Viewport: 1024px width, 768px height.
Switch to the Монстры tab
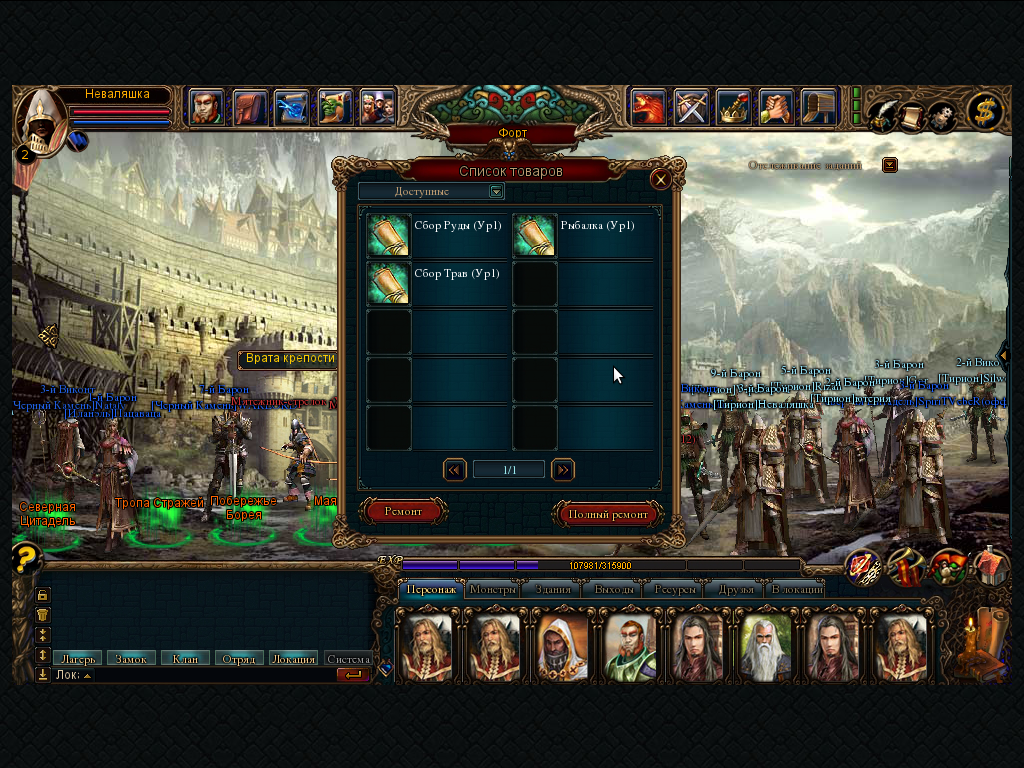(493, 589)
